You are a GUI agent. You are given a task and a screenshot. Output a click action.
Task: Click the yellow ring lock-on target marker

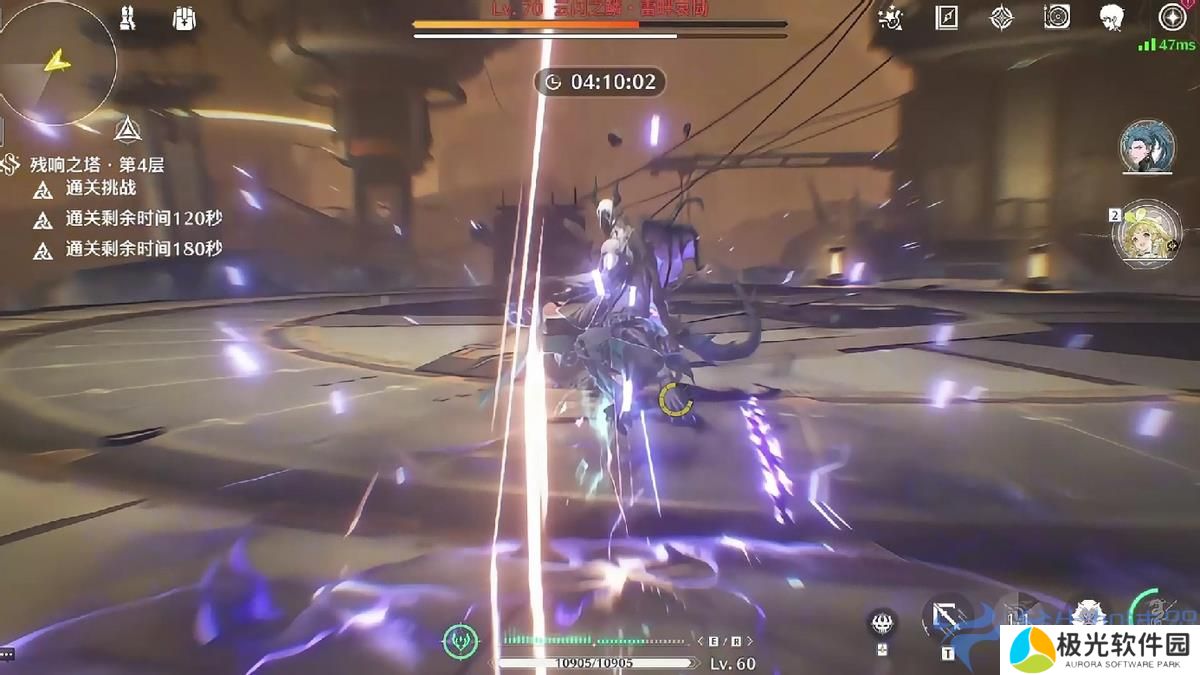pos(676,401)
